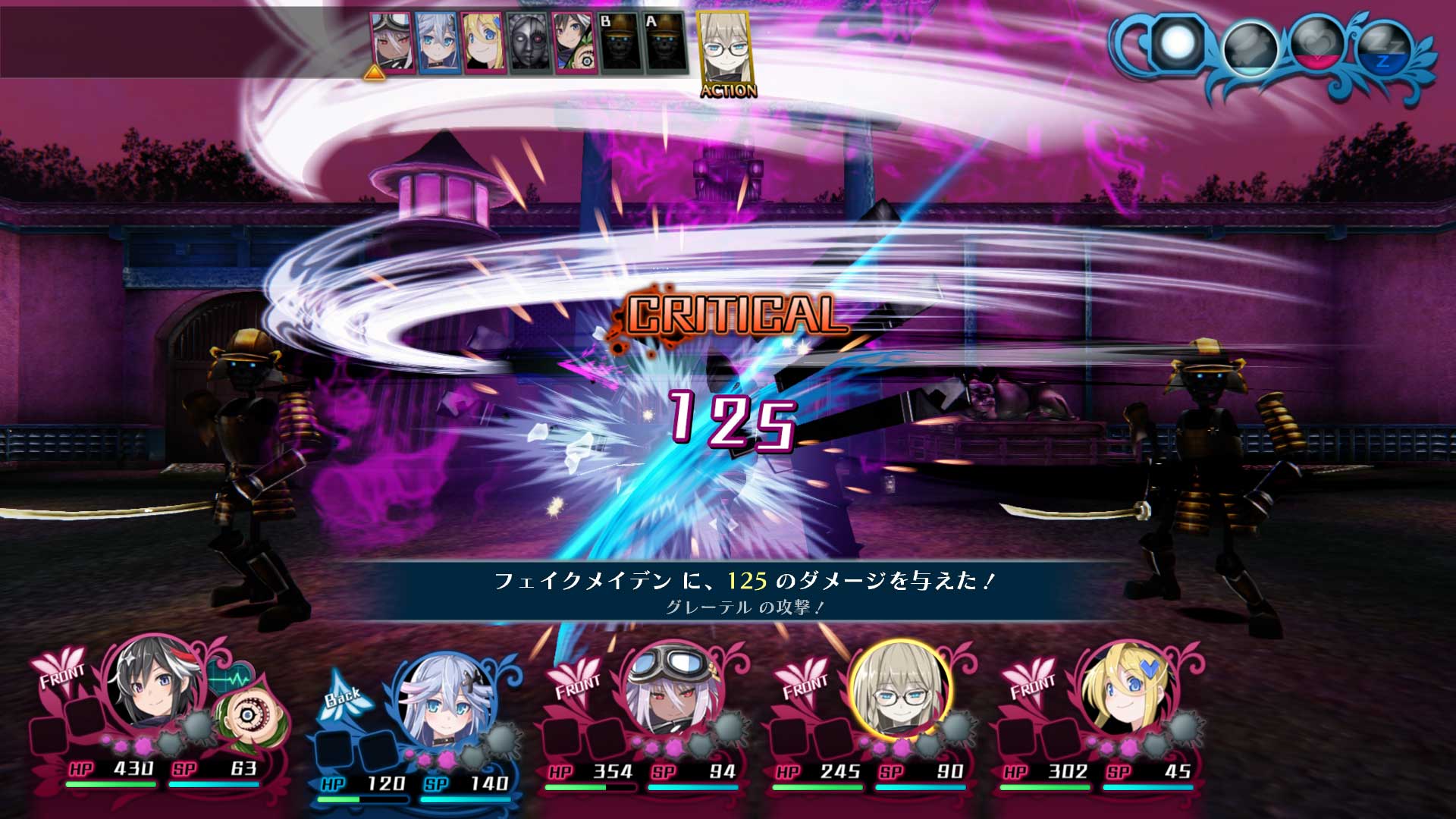Click the yellow triangle turn marker
The width and height of the screenshot is (1456, 819).
(x=373, y=74)
